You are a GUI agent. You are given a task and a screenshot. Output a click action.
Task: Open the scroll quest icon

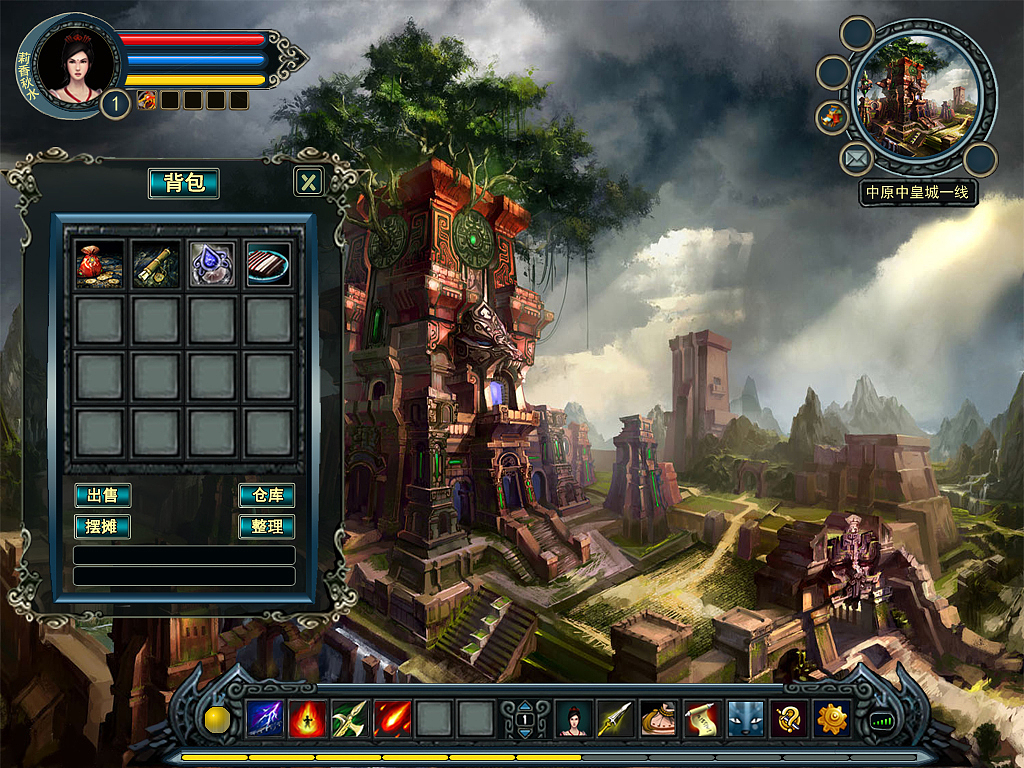tap(702, 719)
